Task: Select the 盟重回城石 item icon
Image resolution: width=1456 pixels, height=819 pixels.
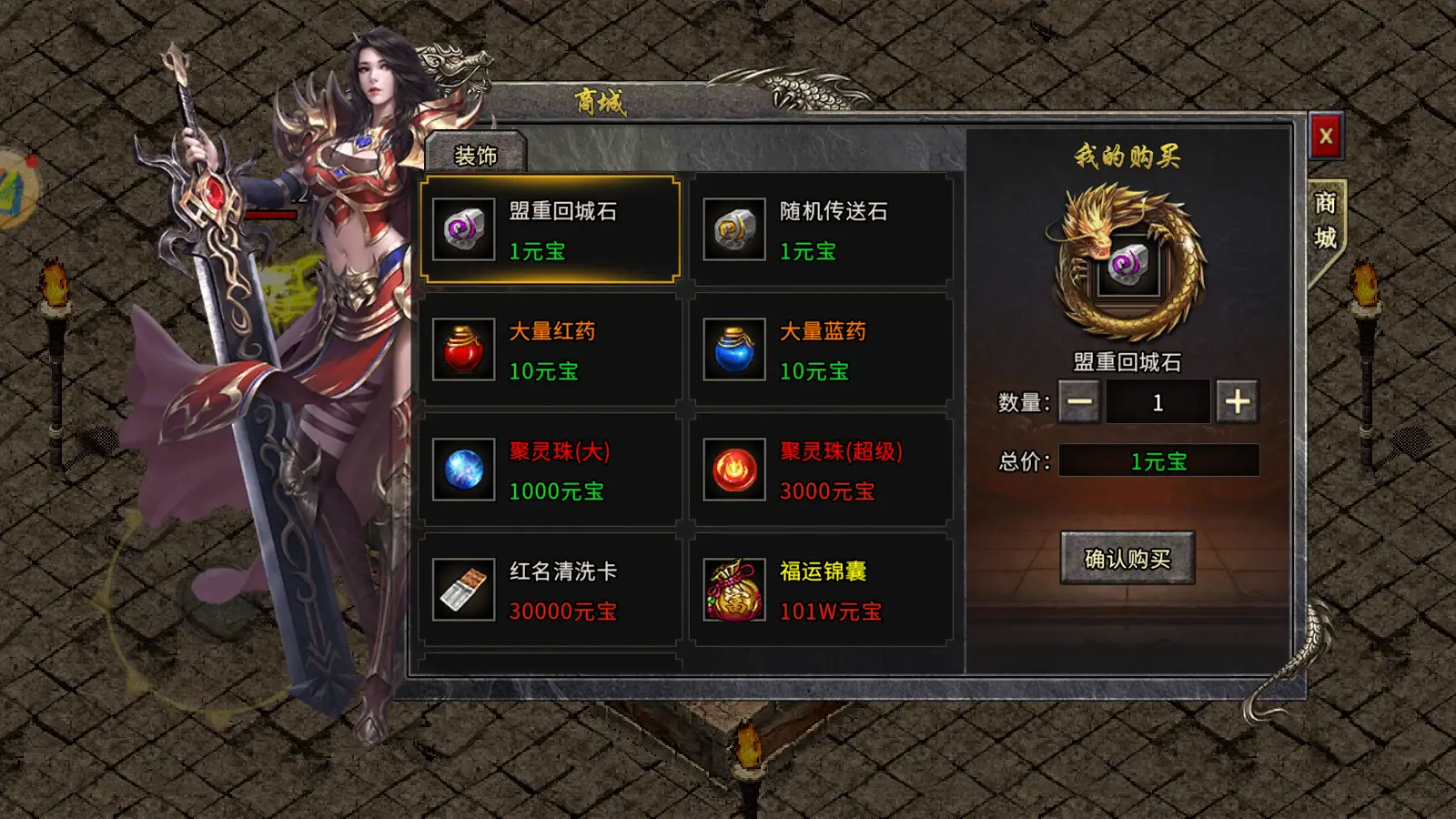Action: coord(462,229)
